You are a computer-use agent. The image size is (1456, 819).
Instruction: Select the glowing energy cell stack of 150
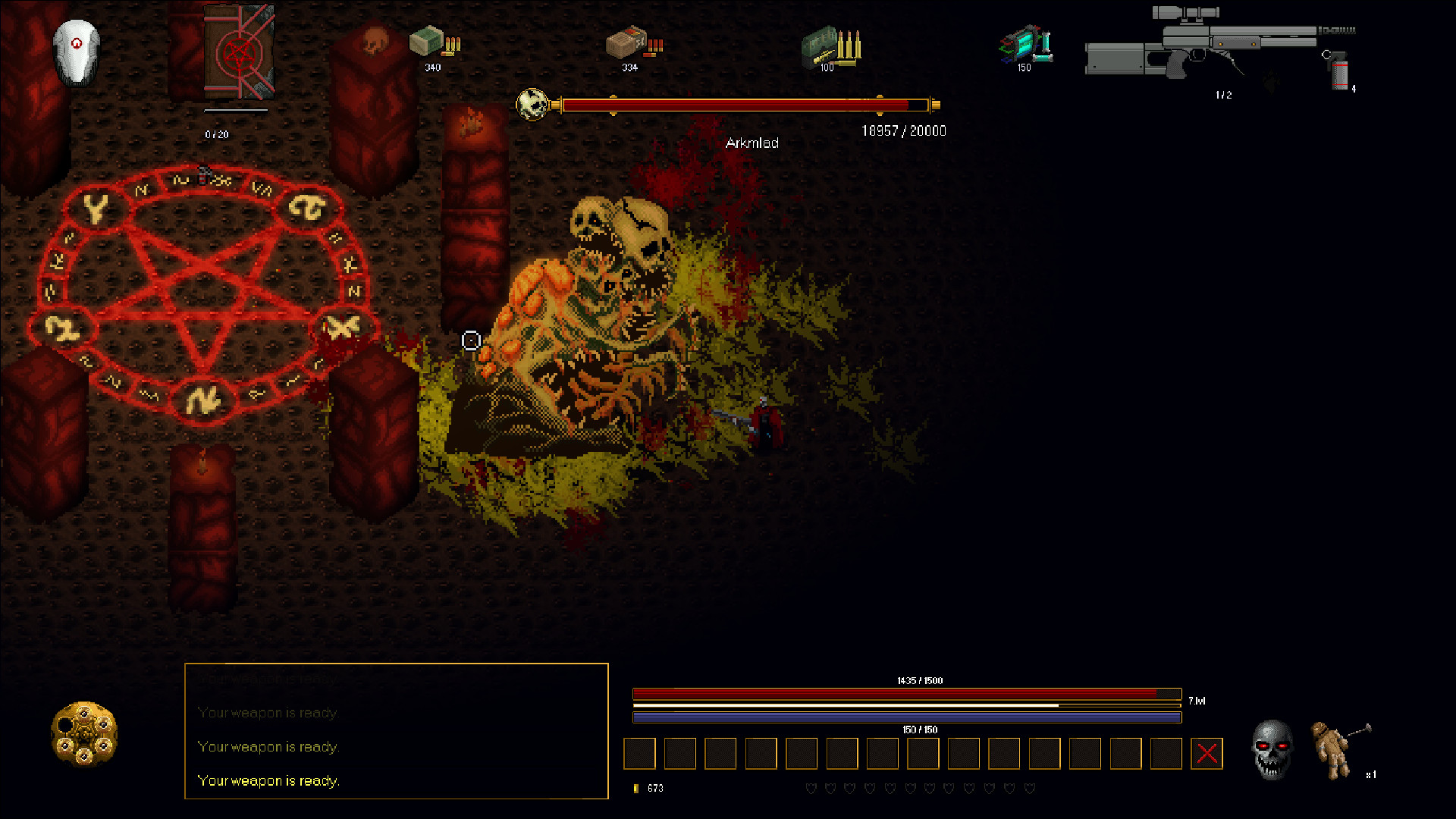(1024, 45)
